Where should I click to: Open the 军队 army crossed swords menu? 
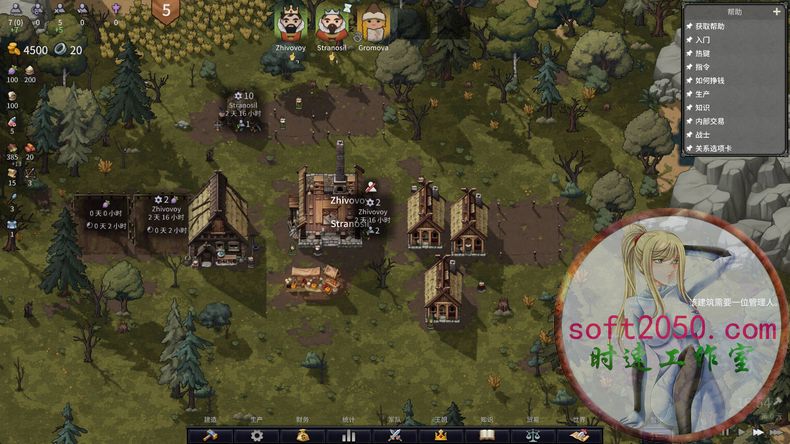pos(395,435)
